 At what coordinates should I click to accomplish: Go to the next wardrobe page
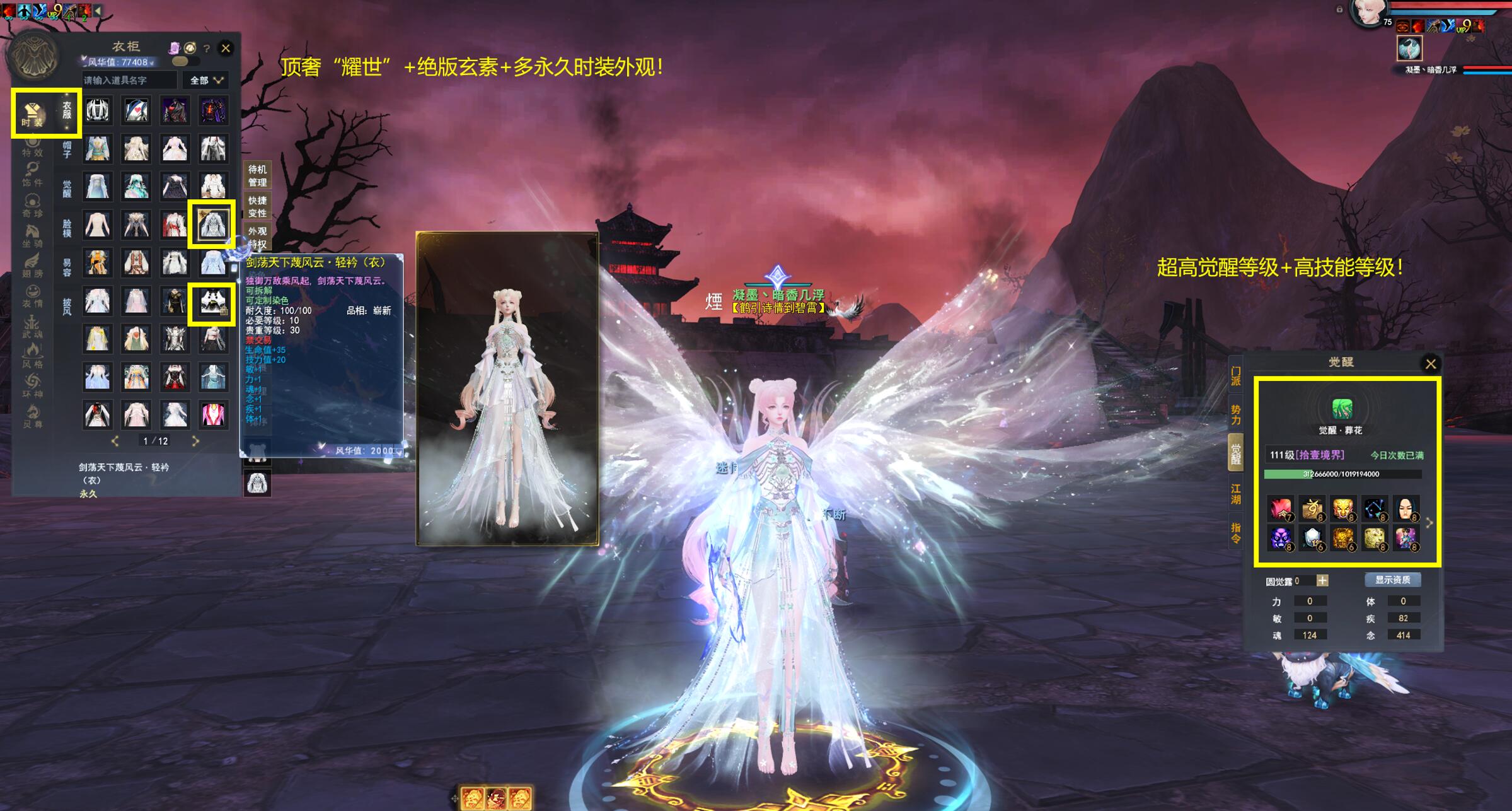tap(195, 441)
